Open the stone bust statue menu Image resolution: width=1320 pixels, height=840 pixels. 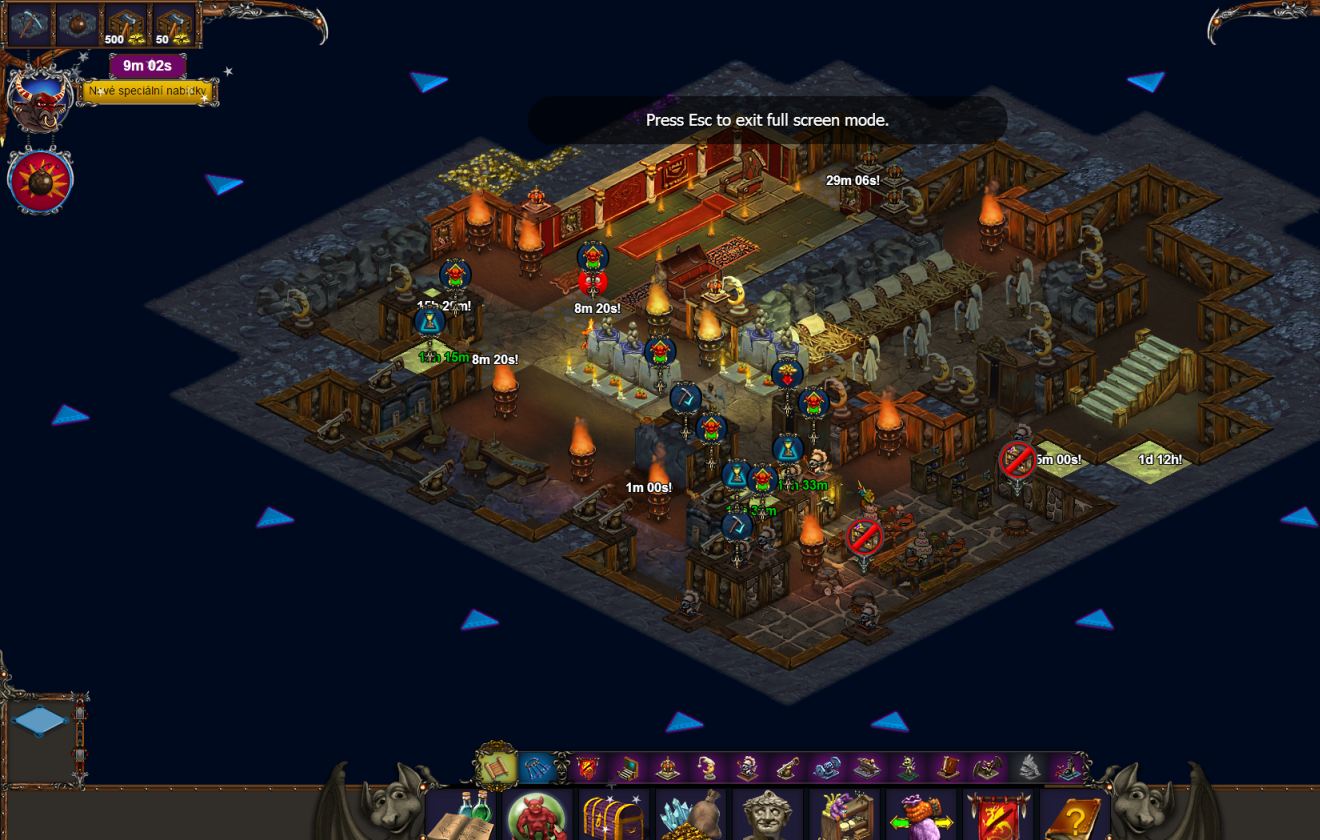point(767,815)
